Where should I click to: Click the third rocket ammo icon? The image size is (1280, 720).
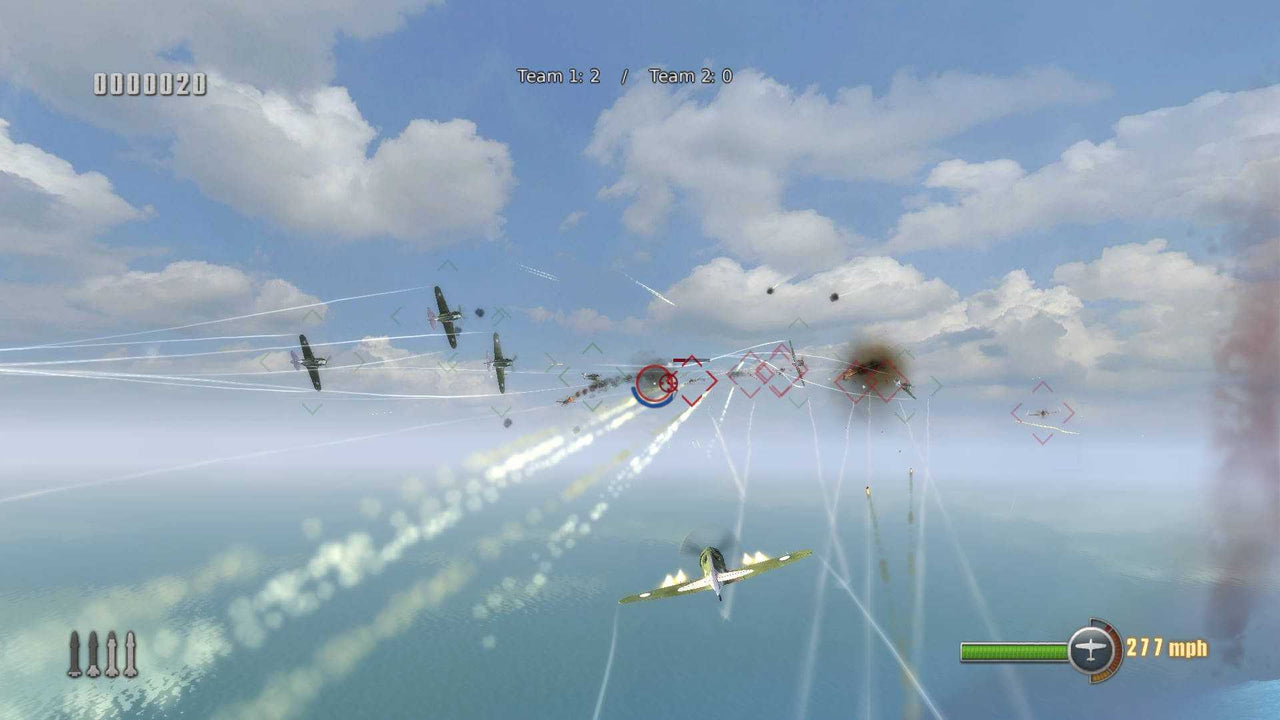tap(111, 652)
